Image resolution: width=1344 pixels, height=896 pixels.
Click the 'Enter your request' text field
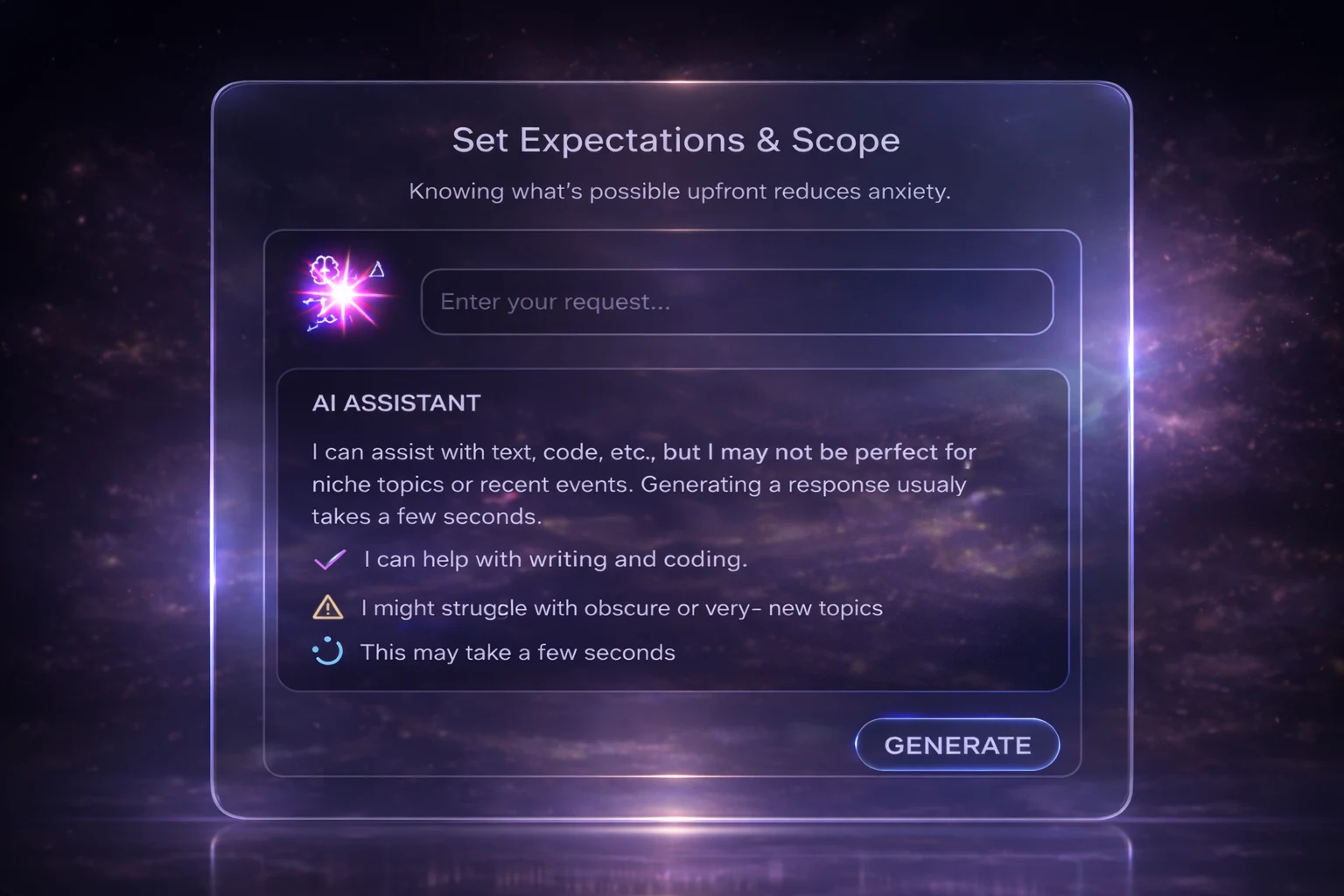pyautogui.click(x=738, y=301)
